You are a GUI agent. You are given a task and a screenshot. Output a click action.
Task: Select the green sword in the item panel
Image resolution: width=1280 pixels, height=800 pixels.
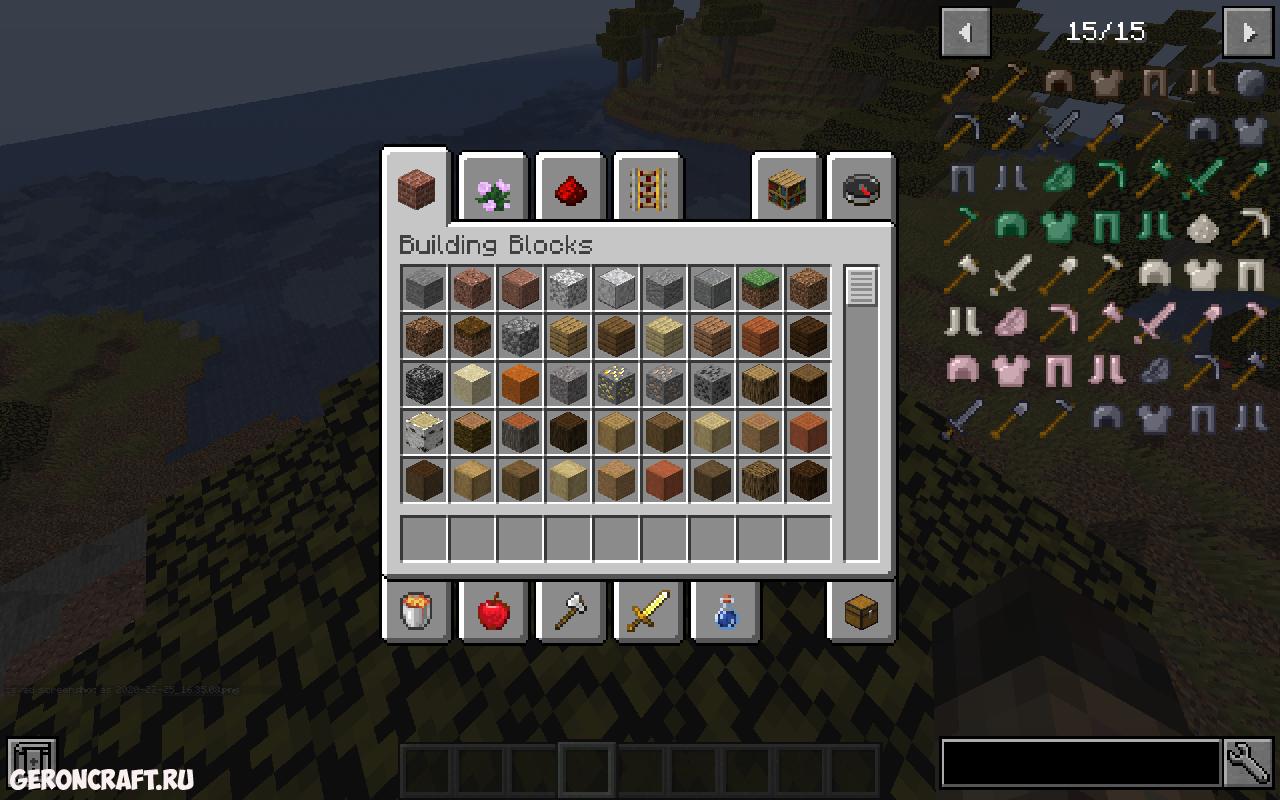1201,180
